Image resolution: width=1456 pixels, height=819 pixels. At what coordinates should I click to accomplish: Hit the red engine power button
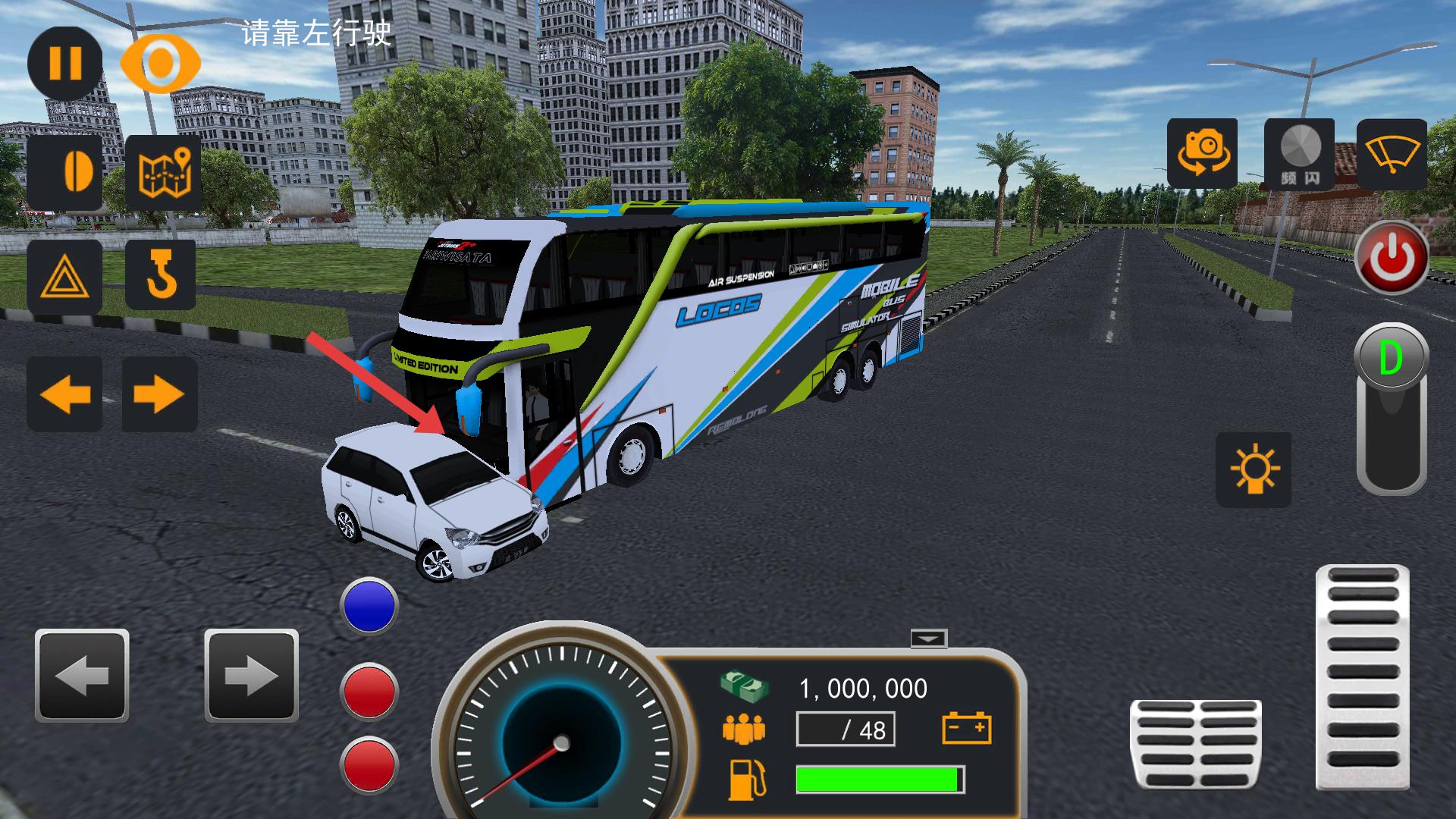point(1392,258)
